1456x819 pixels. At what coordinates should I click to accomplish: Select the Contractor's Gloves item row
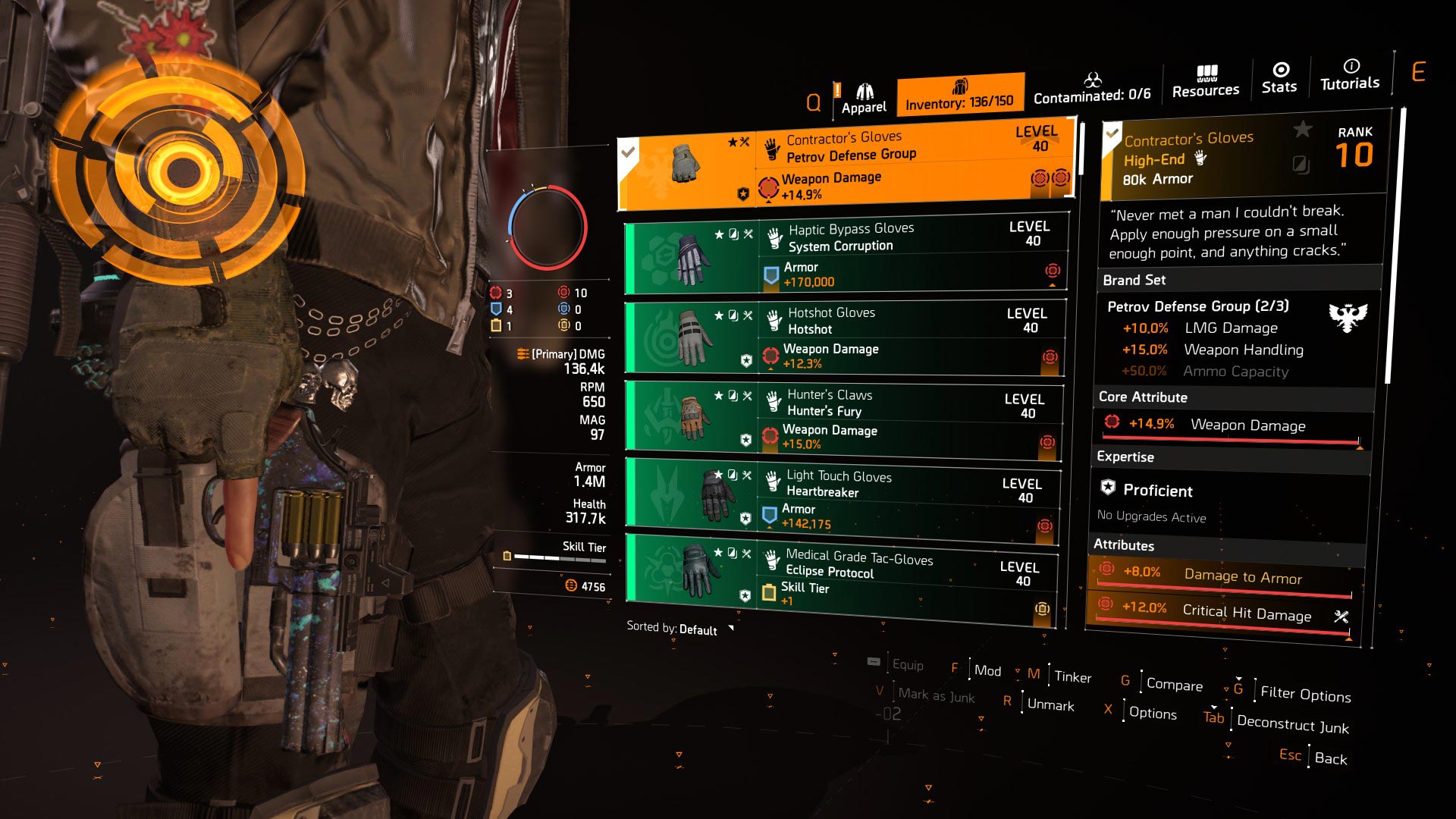point(846,165)
